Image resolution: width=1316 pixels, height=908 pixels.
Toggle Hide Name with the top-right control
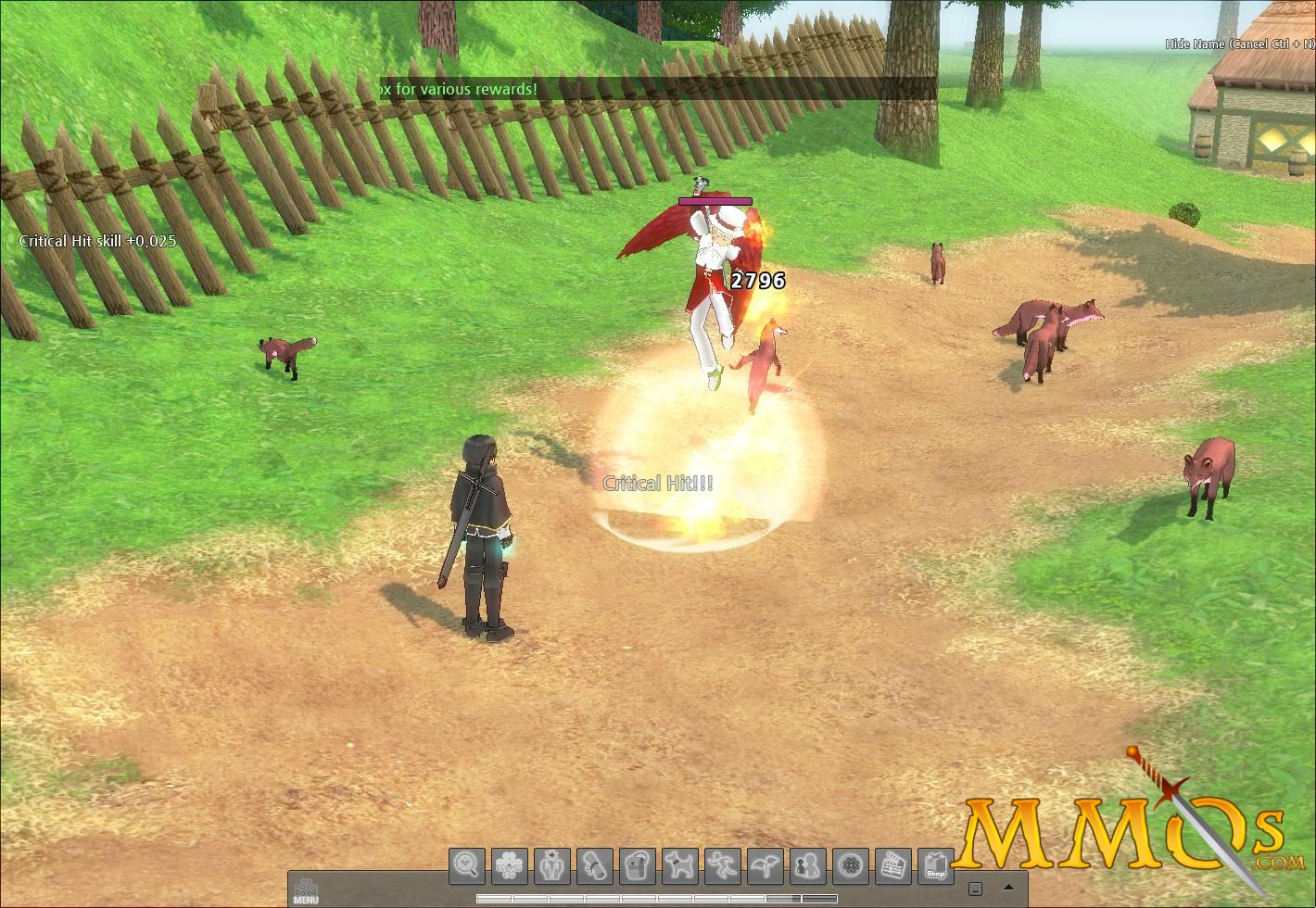1233,44
